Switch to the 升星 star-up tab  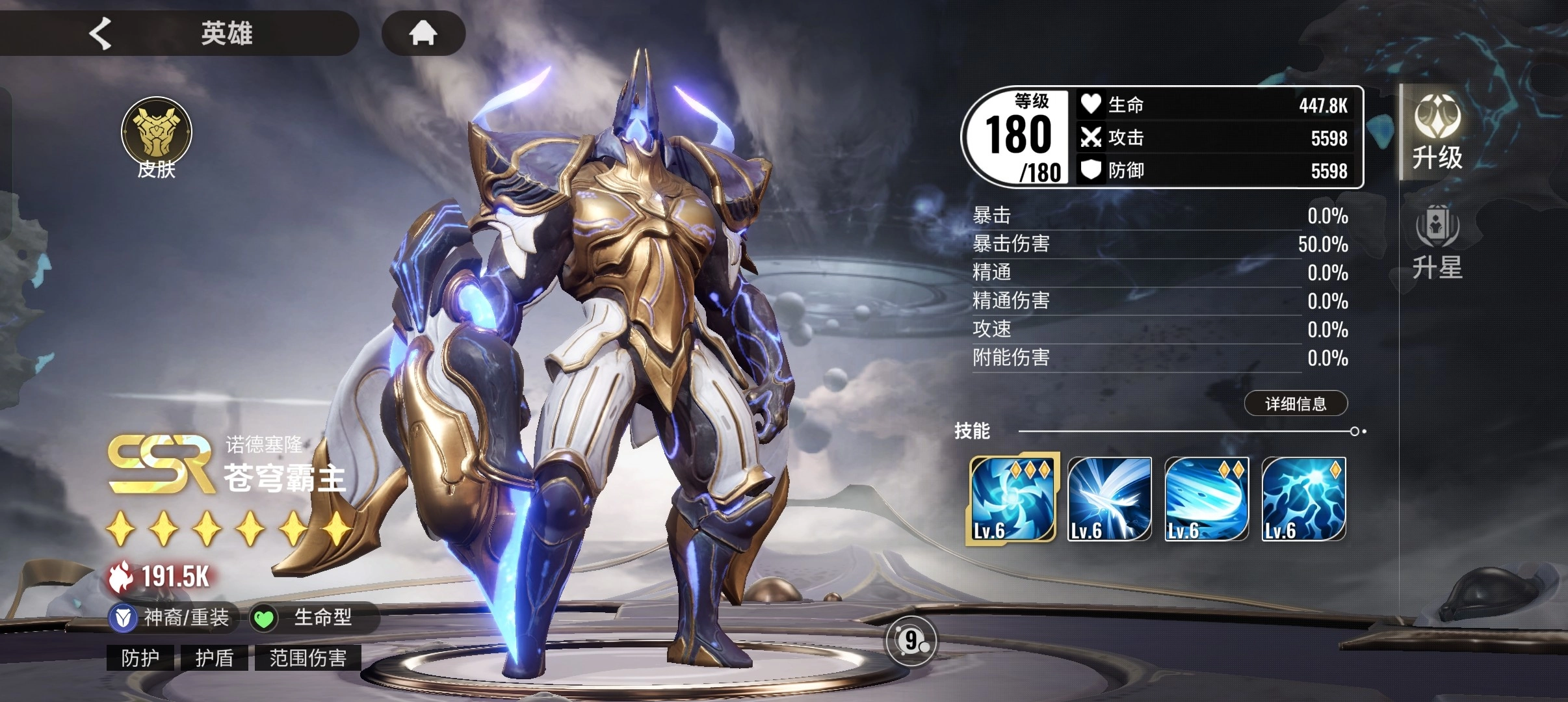[x=1437, y=242]
